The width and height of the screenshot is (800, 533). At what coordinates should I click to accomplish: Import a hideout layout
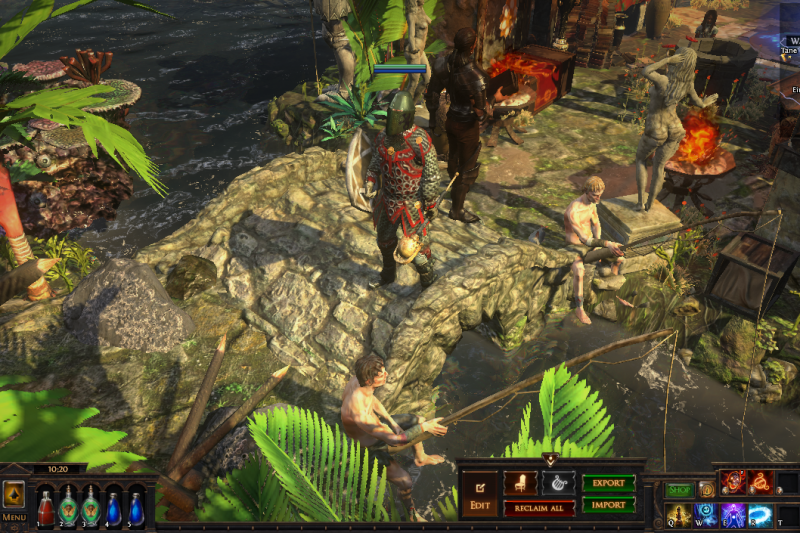[x=608, y=504]
